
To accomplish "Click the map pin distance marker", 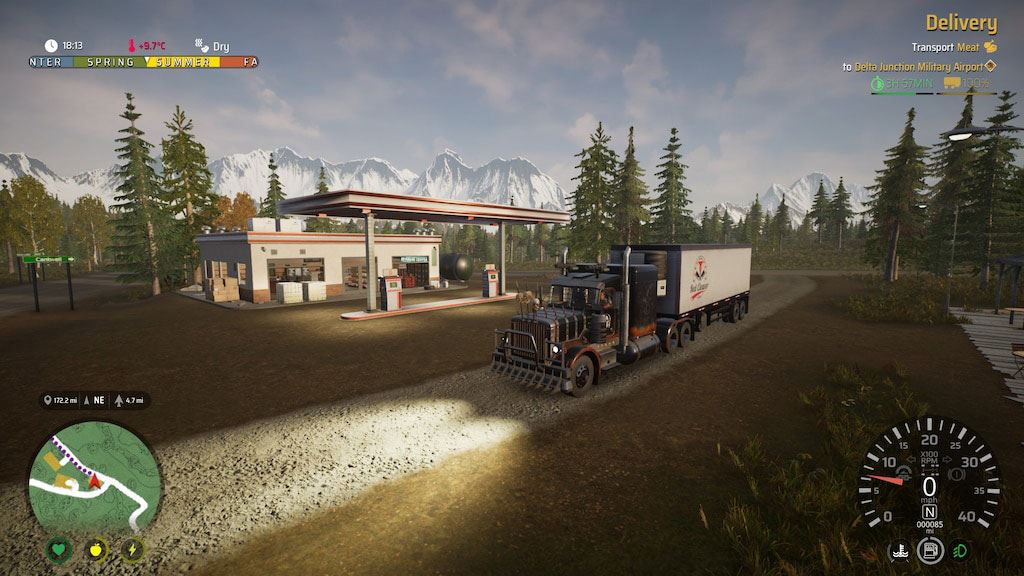I will pos(47,400).
